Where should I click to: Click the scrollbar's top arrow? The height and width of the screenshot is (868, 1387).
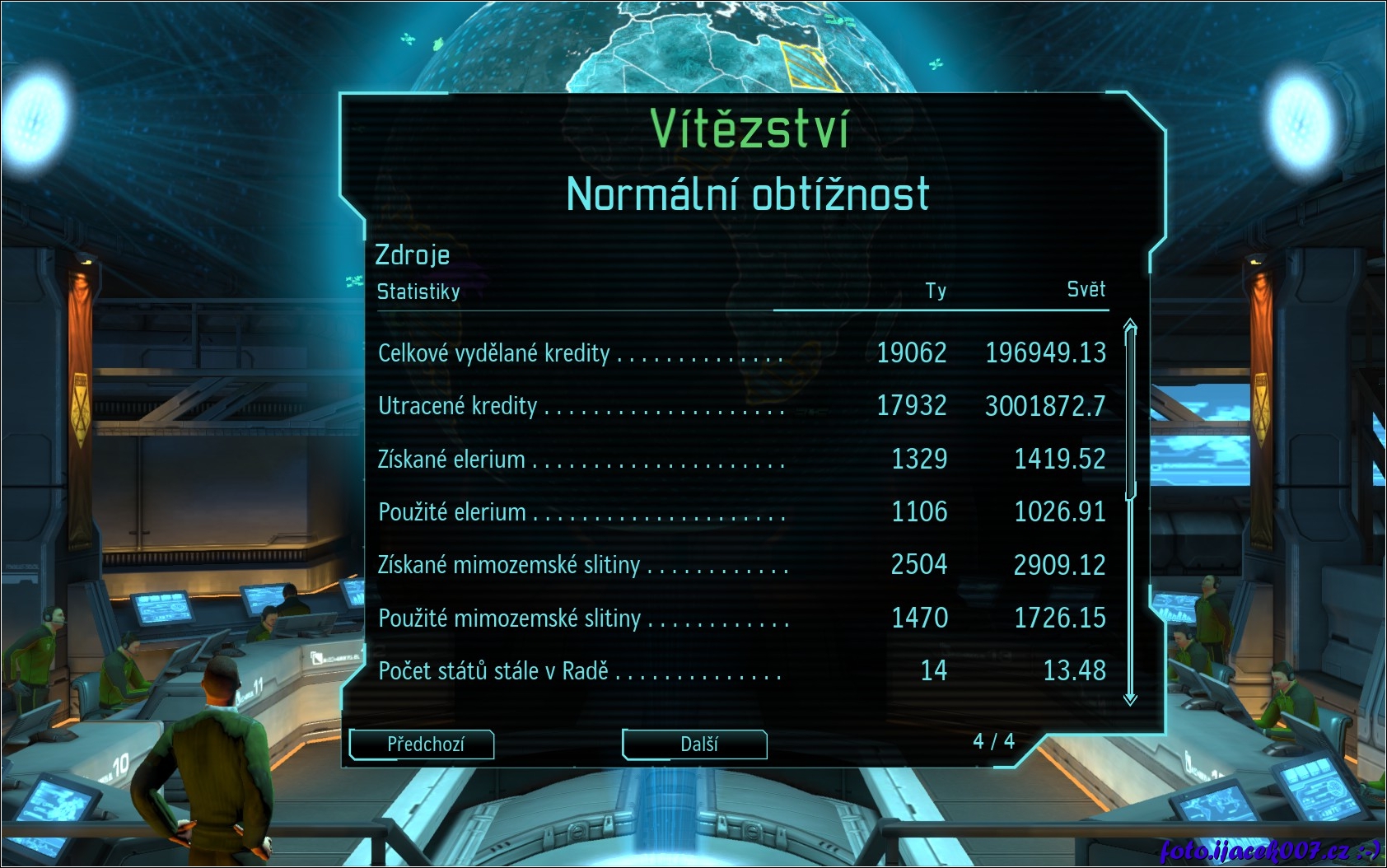tap(1130, 323)
